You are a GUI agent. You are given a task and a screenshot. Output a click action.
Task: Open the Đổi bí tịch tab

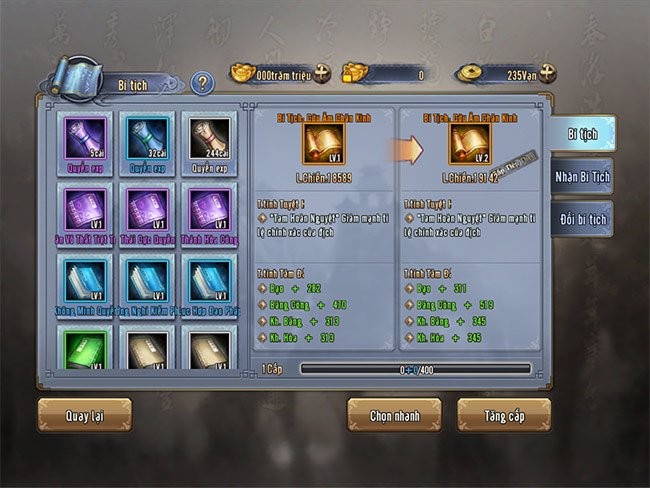point(582,218)
